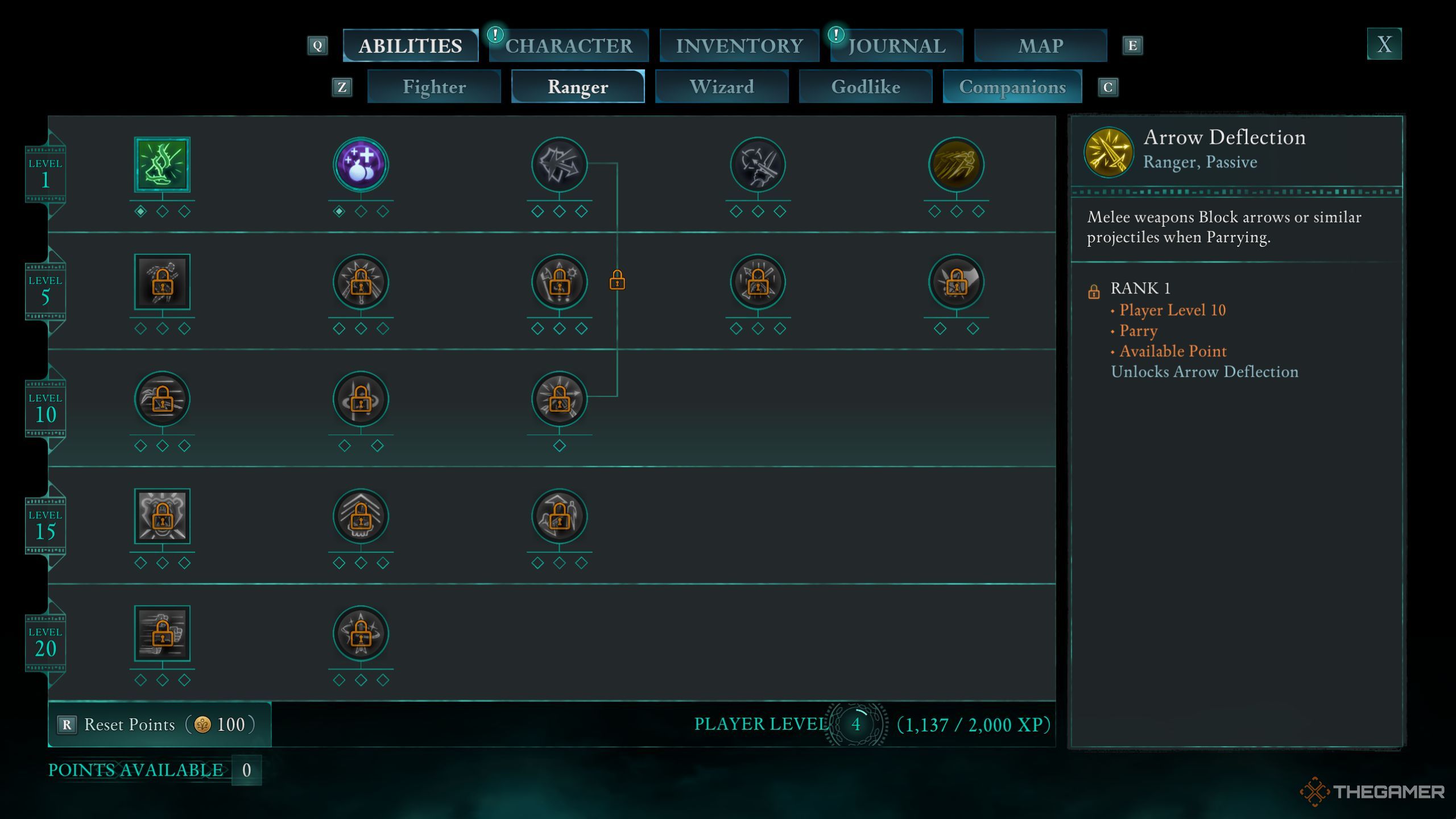
Task: Select the locked Arrow Deflection ability
Action: pos(559,399)
